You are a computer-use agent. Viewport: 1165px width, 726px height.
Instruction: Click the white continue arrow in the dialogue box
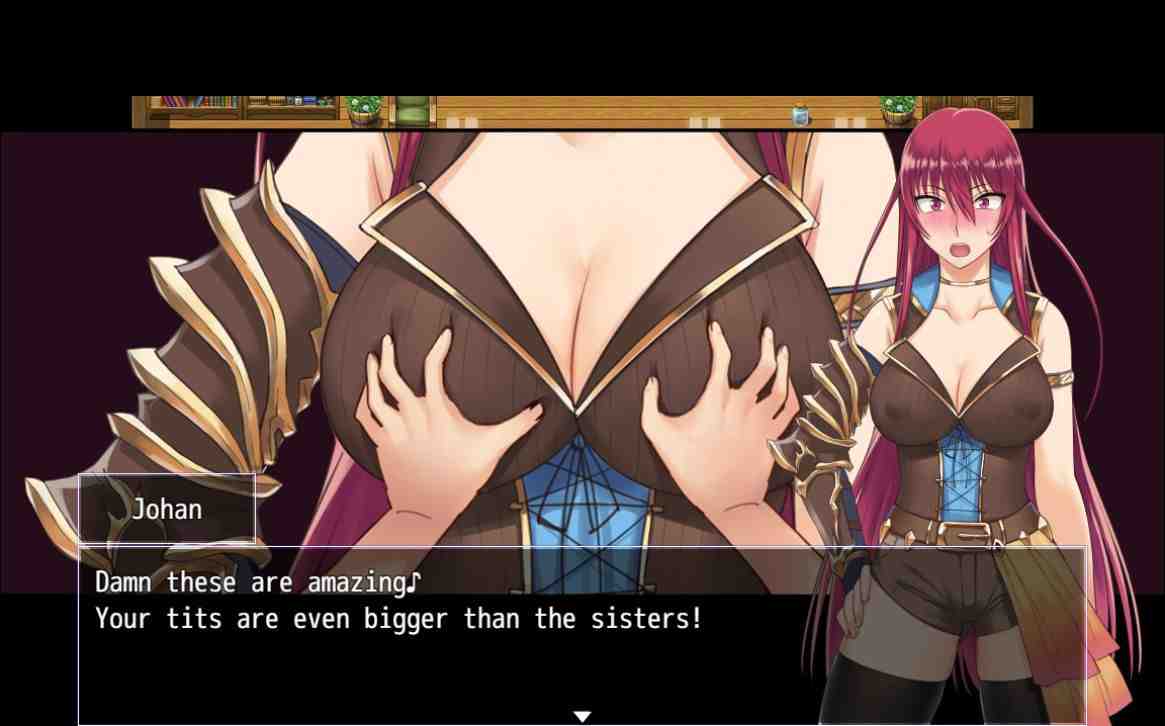pyautogui.click(x=582, y=716)
